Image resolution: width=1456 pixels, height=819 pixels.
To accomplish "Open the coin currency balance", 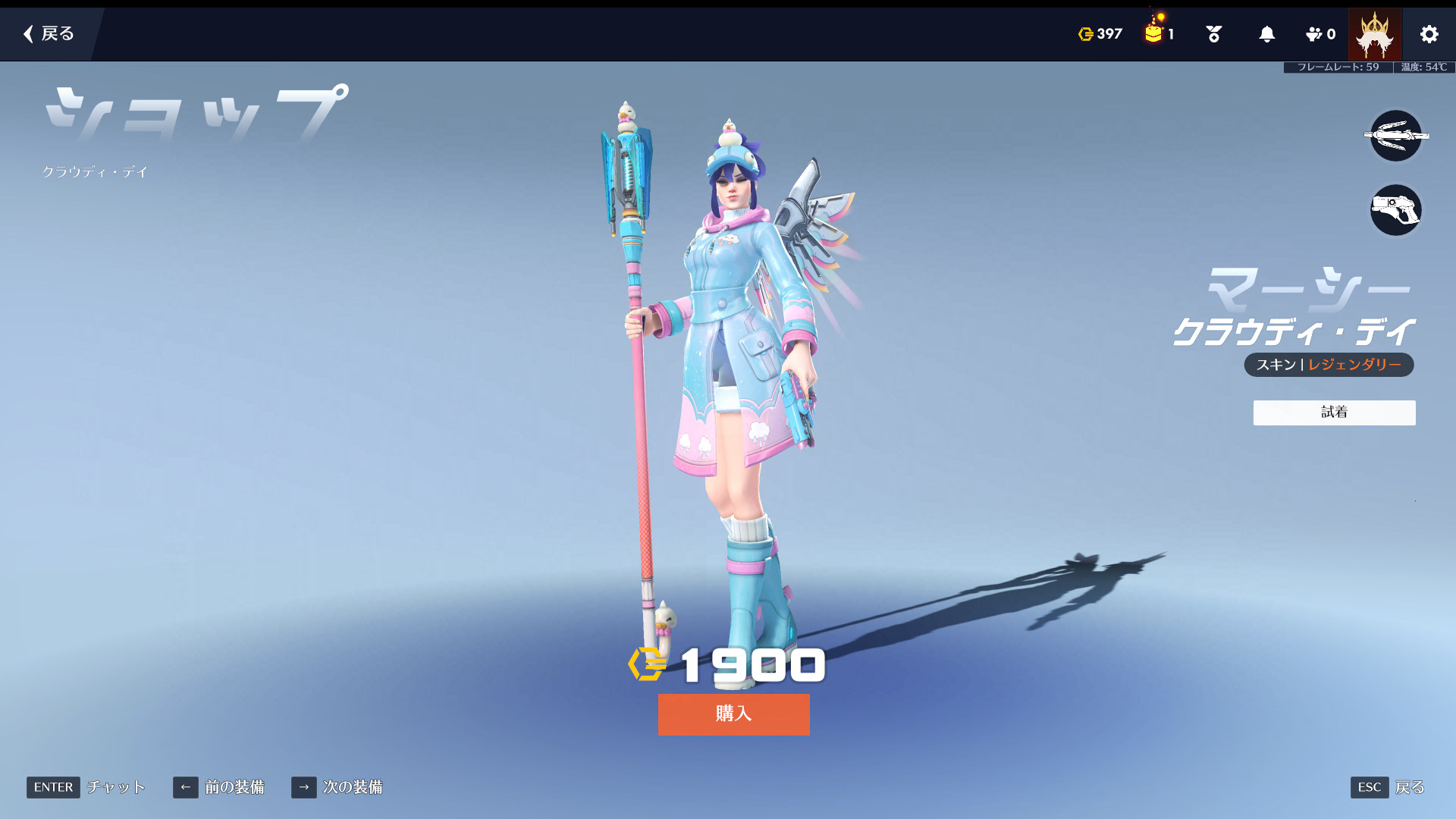I will [1100, 34].
